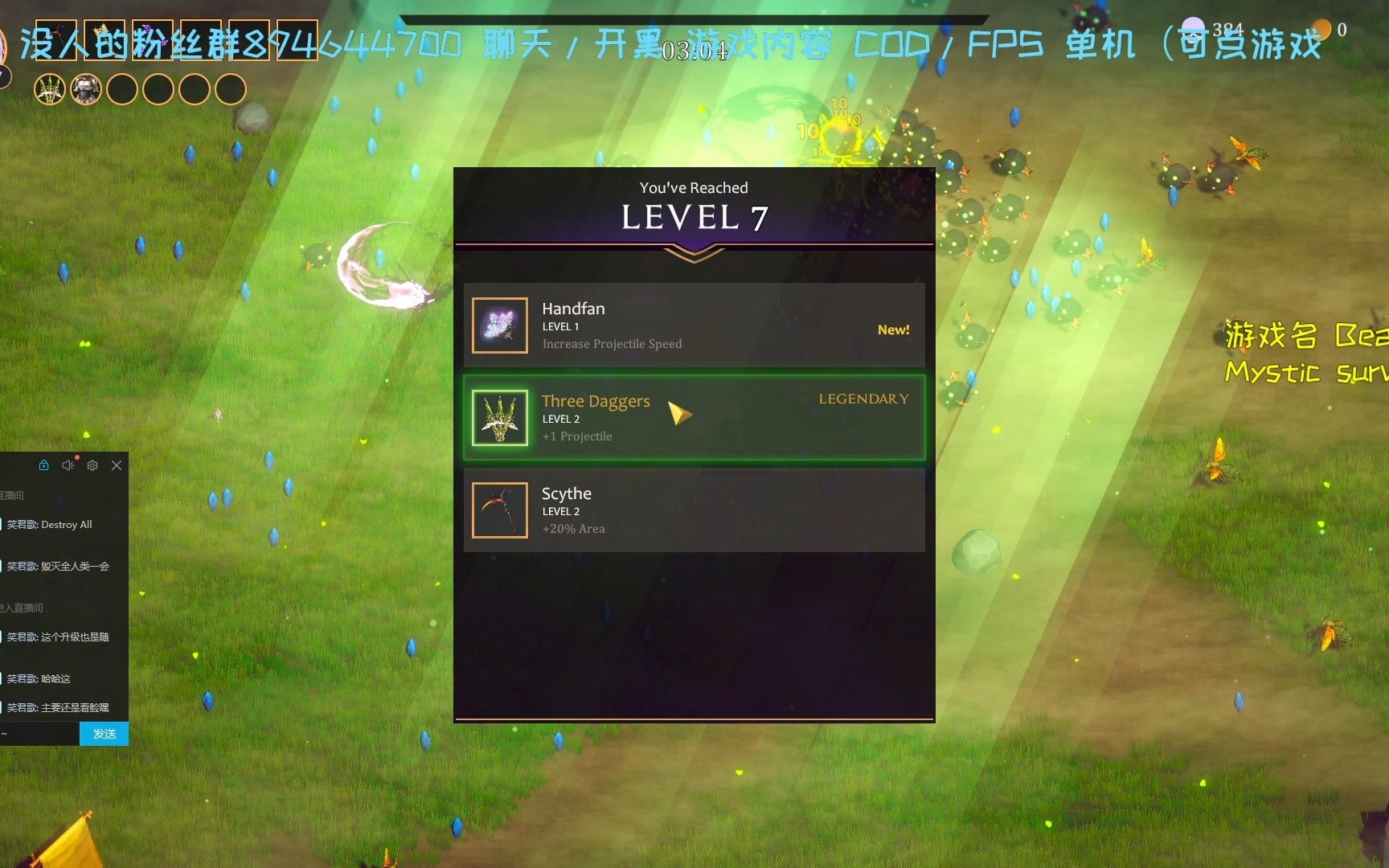Click an empty avatar slot circle
The width and height of the screenshot is (1389, 868).
pyautogui.click(x=122, y=89)
